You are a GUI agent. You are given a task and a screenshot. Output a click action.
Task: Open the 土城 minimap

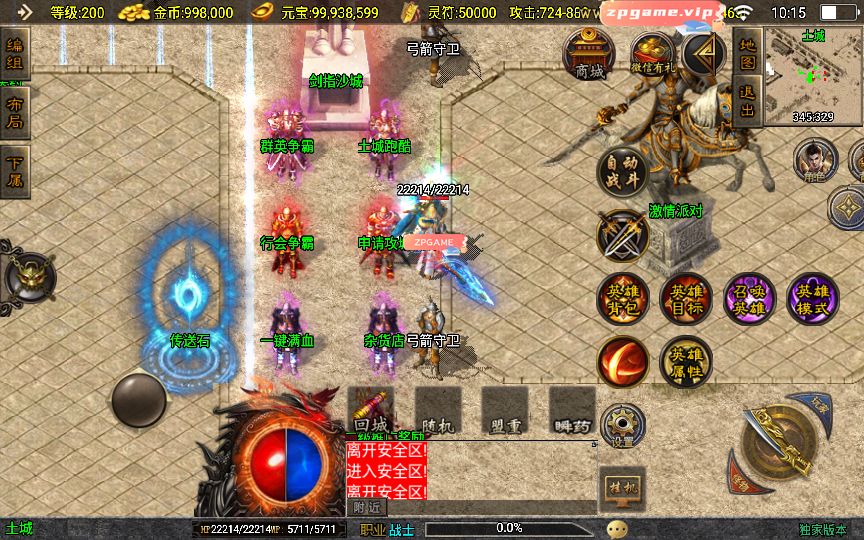point(812,75)
